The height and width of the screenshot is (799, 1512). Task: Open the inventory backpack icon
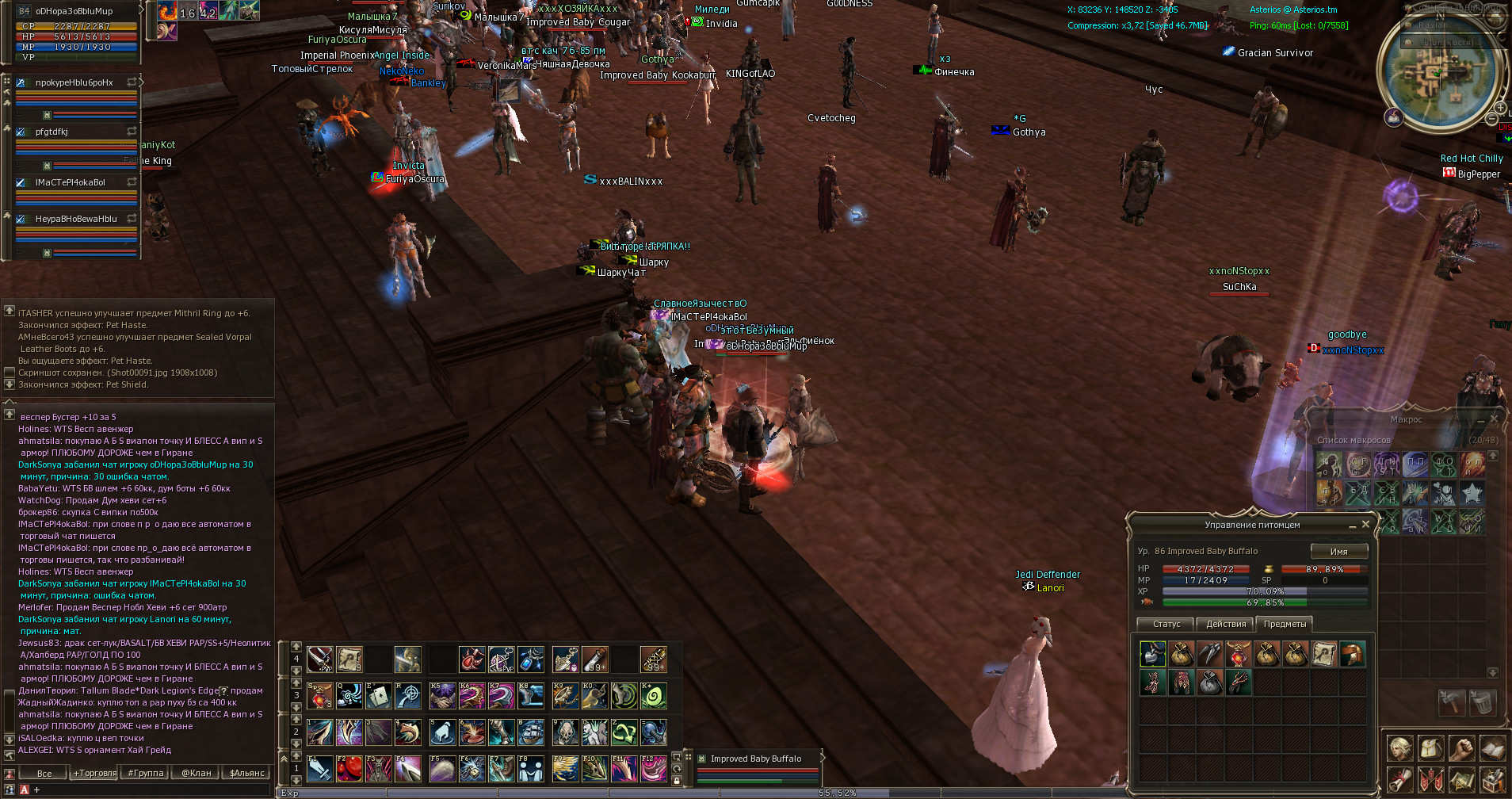point(1430,749)
